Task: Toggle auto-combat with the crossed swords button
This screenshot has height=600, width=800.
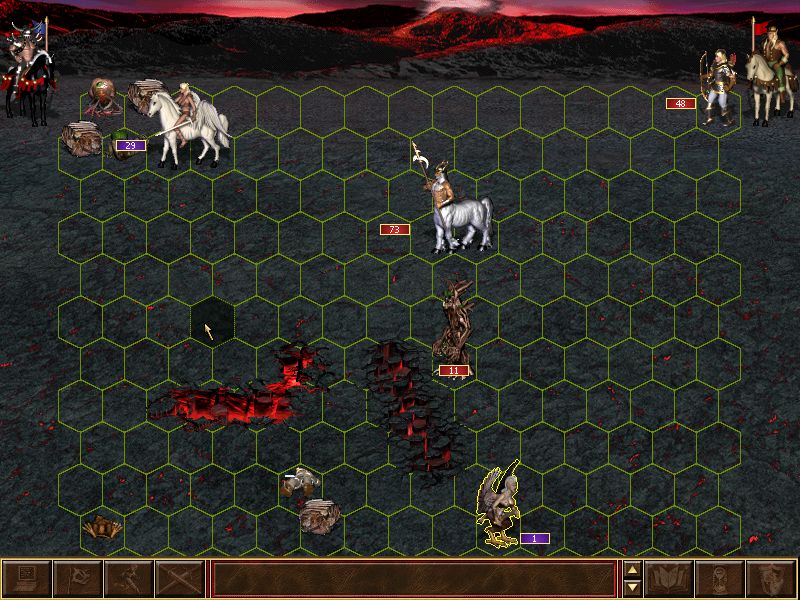Action: [x=179, y=579]
